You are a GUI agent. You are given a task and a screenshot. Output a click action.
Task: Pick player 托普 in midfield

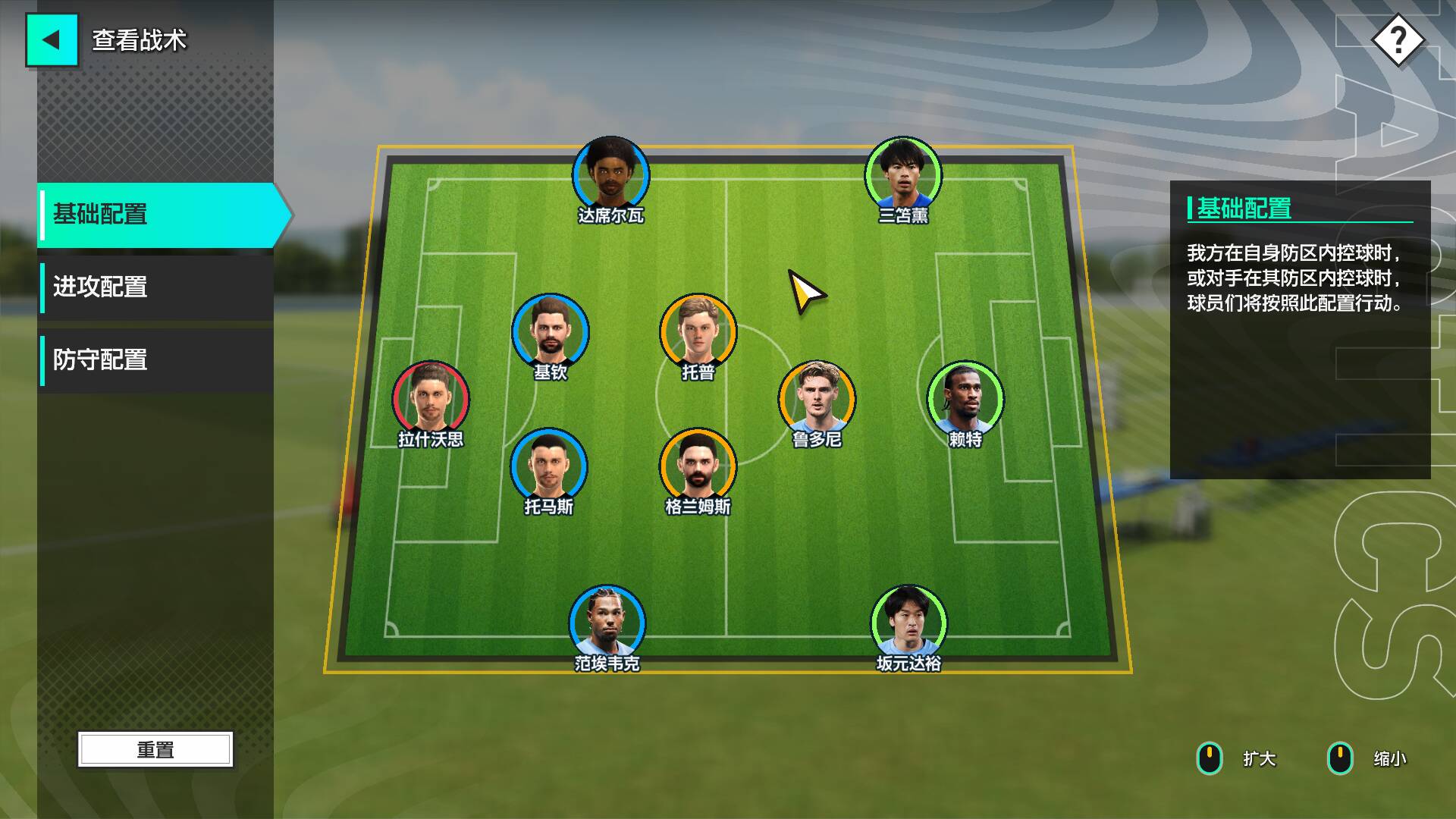698,333
